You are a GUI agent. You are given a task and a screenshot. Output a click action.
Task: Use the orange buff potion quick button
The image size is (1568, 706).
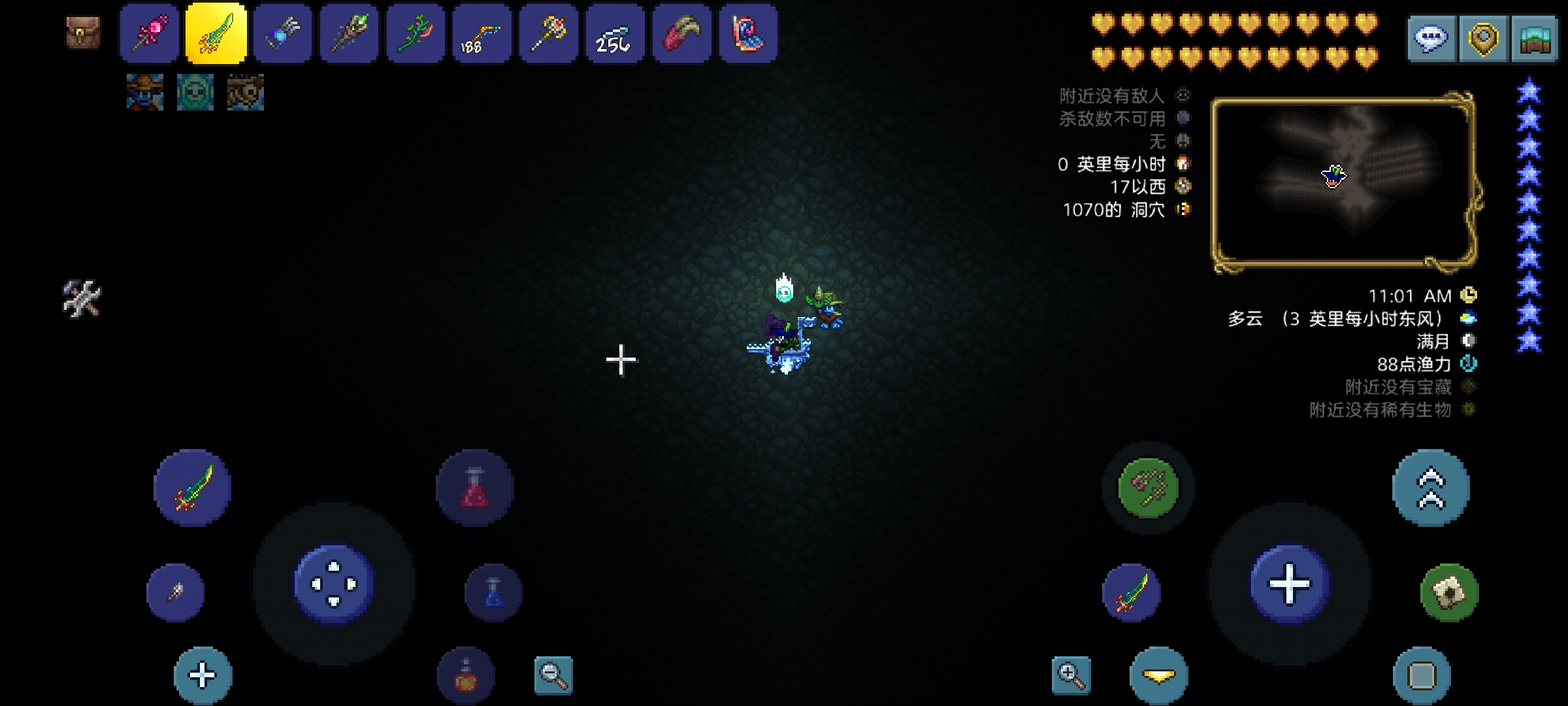(466, 675)
